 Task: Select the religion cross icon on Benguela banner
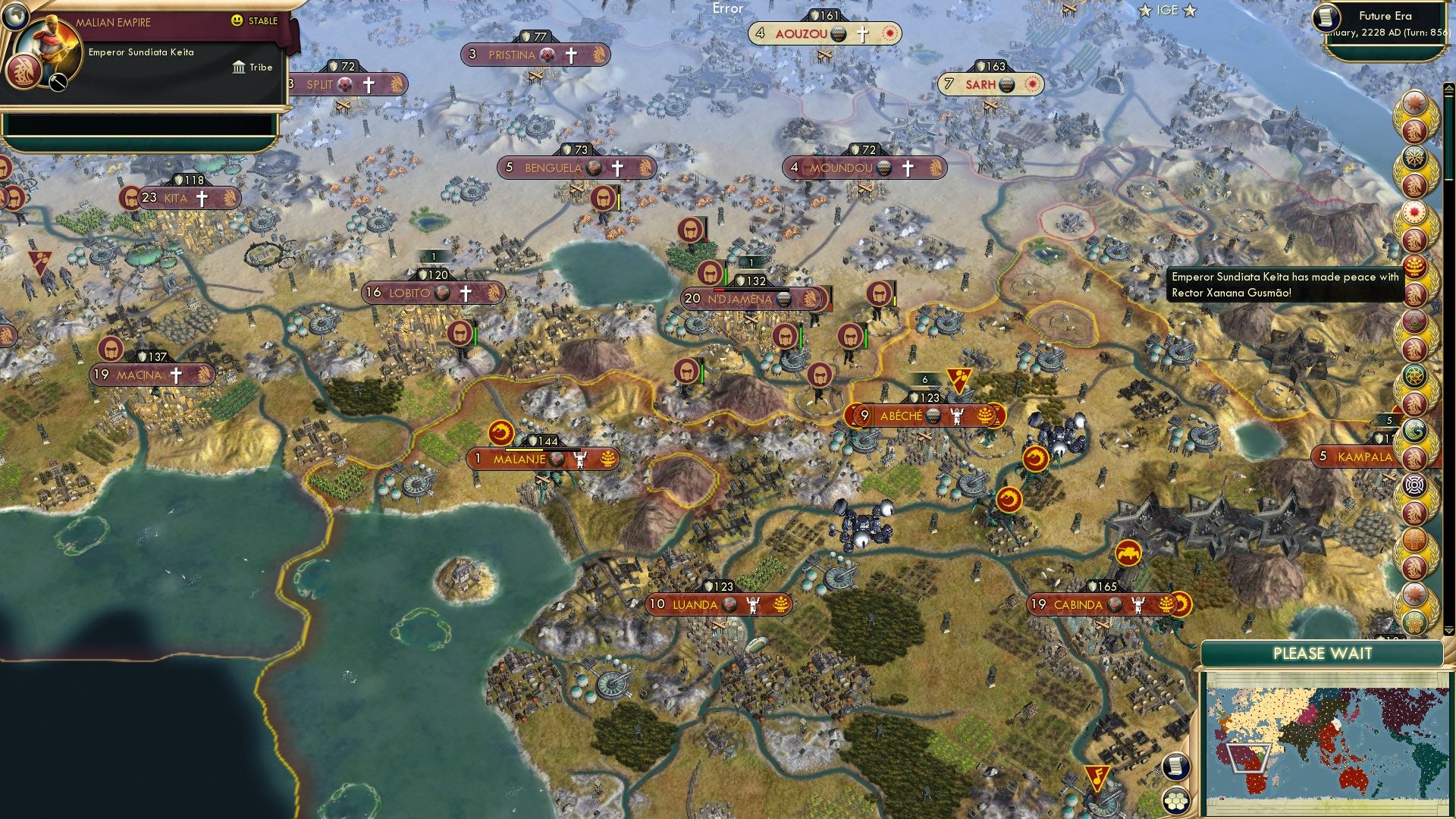coord(618,168)
